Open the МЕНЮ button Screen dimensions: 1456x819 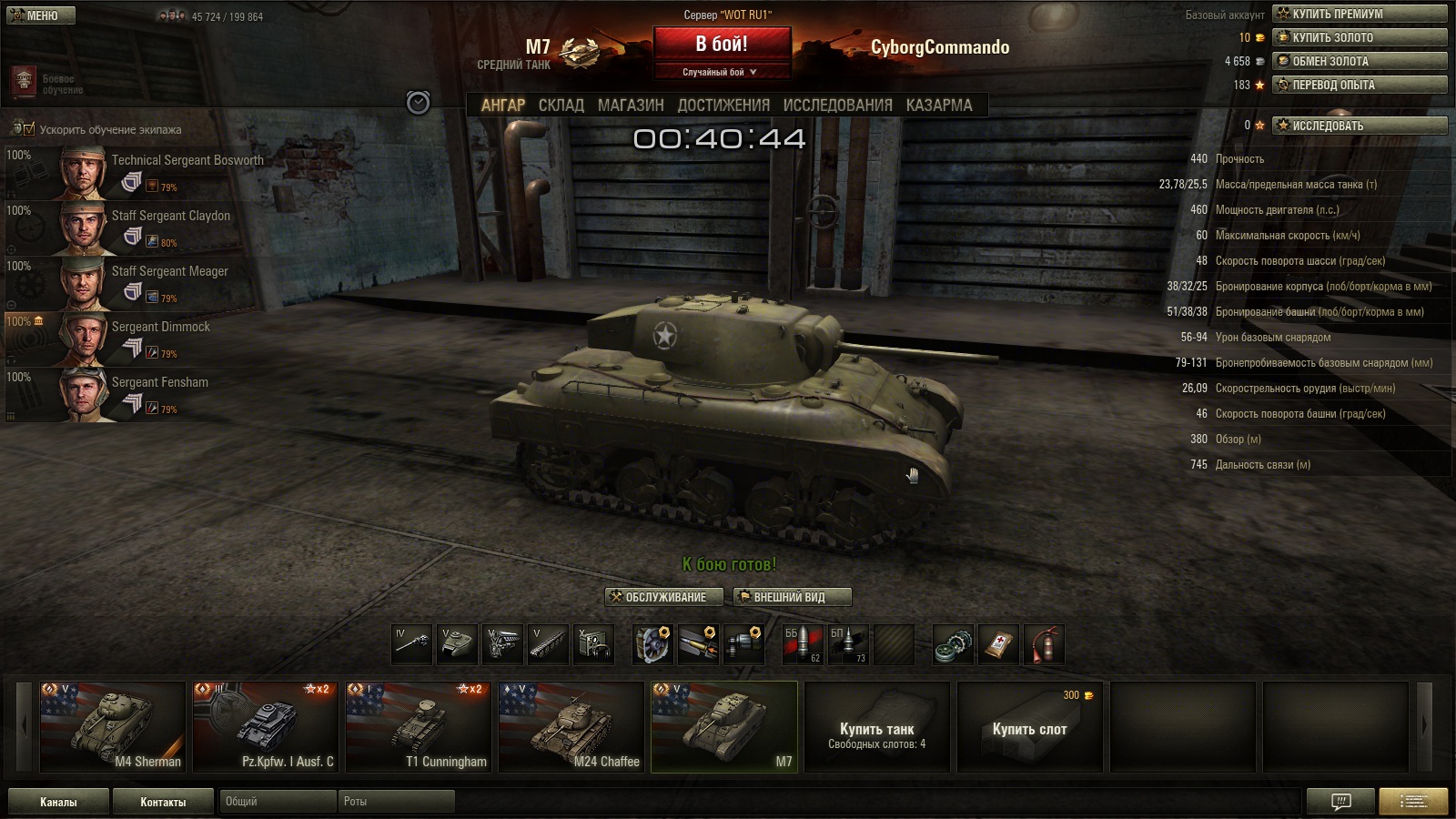41,15
